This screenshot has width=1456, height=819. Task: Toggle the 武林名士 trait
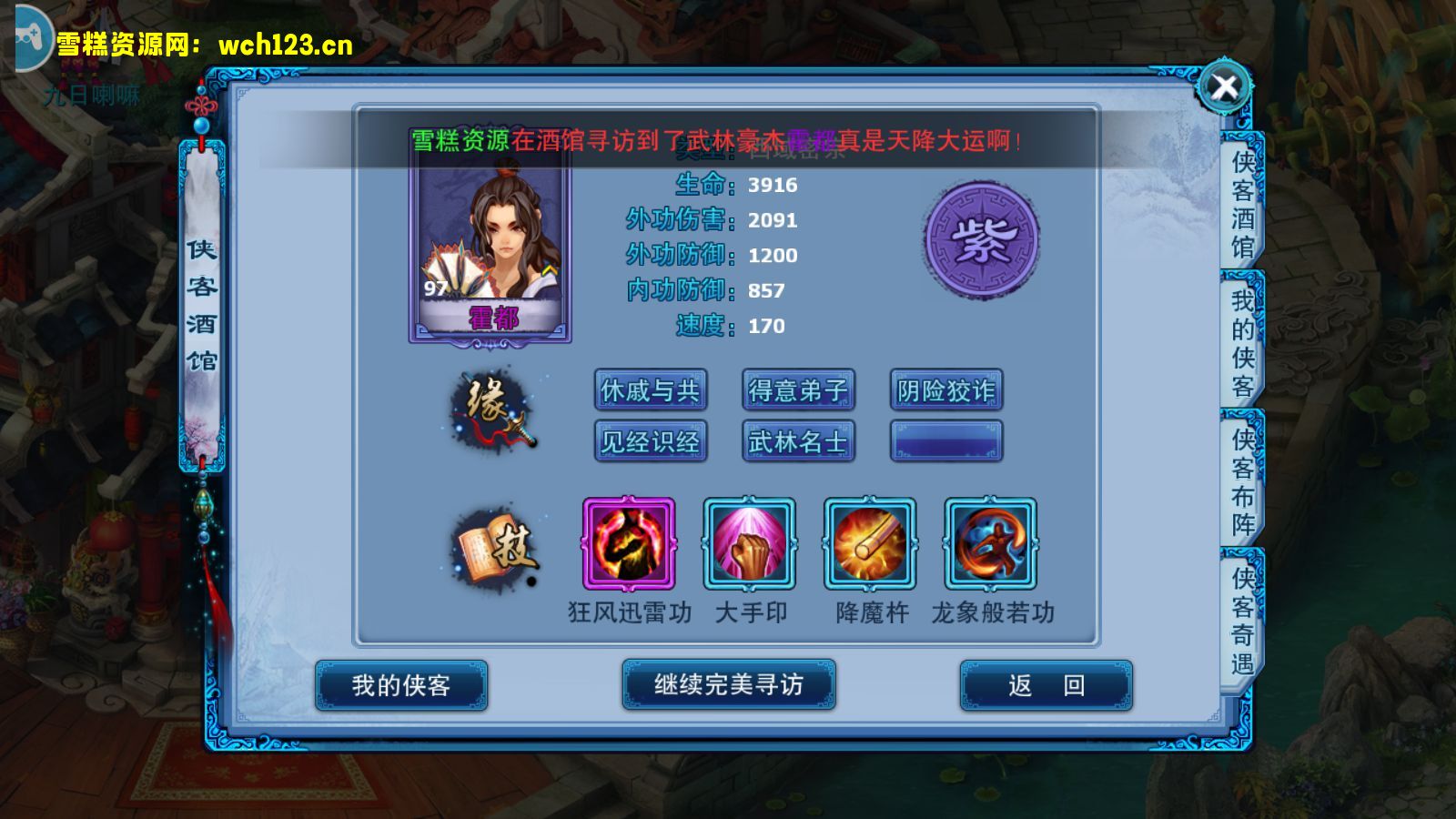(798, 440)
